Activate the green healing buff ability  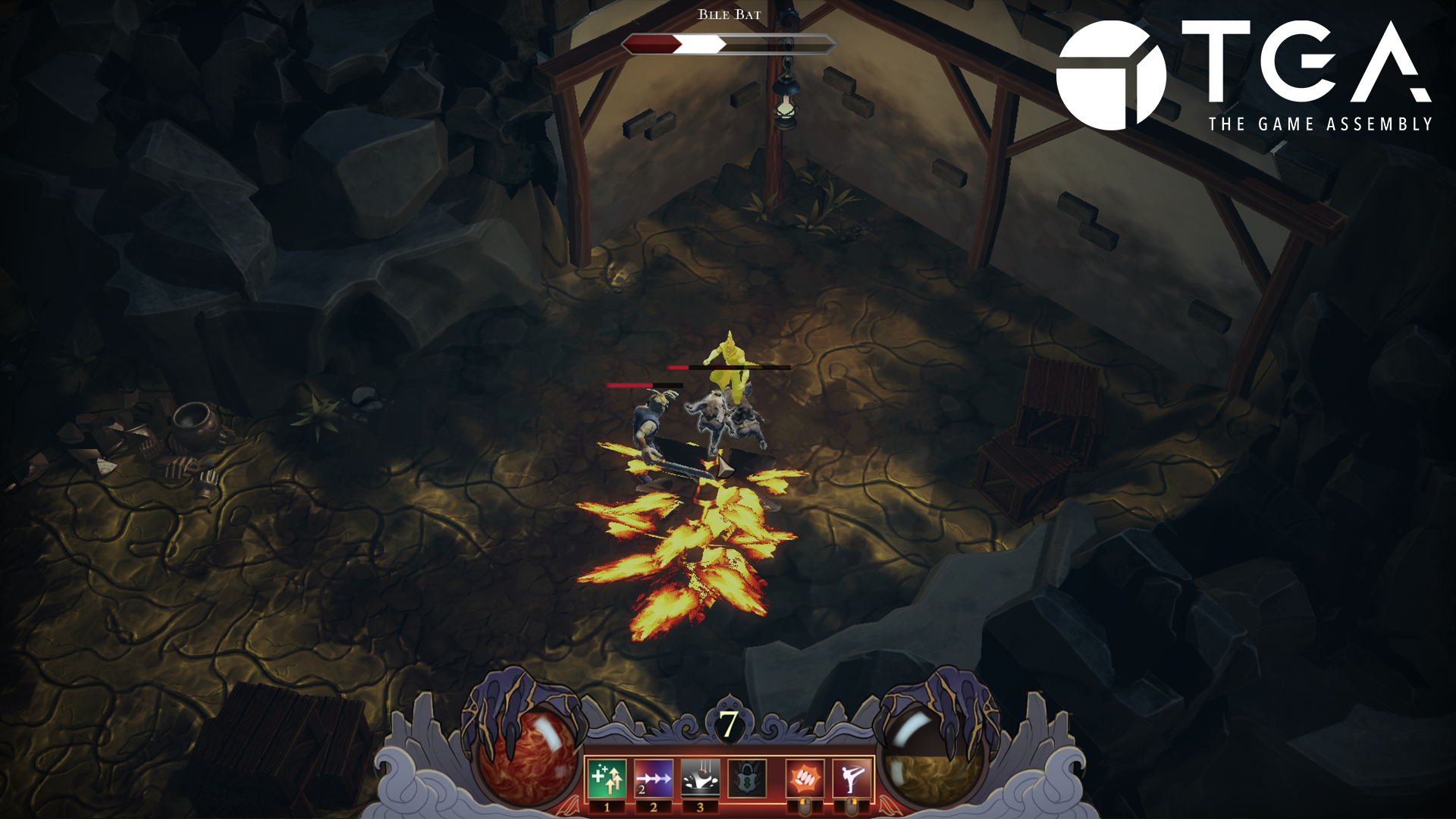coord(607,779)
